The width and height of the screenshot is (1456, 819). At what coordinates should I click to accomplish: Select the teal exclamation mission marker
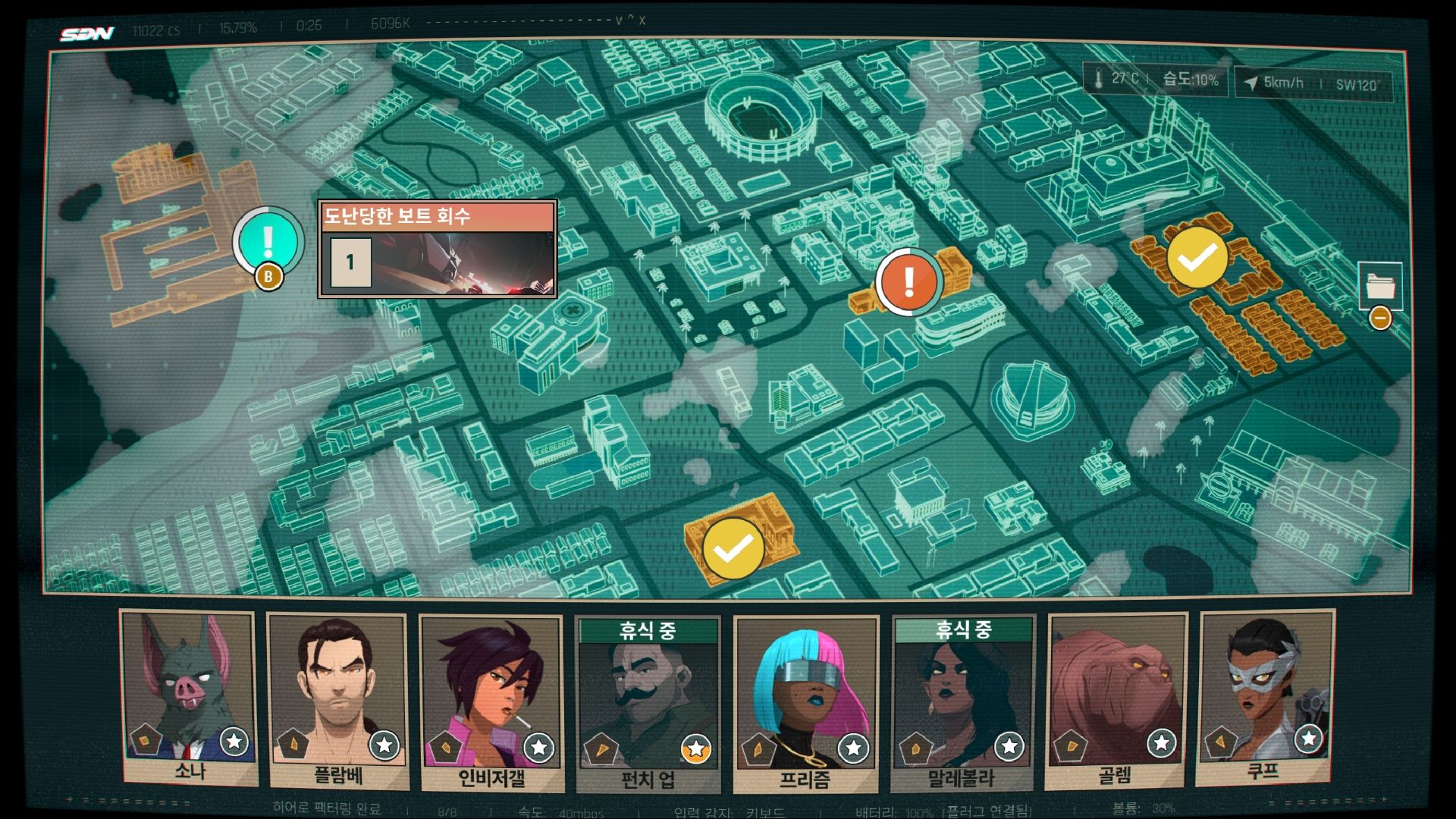267,240
